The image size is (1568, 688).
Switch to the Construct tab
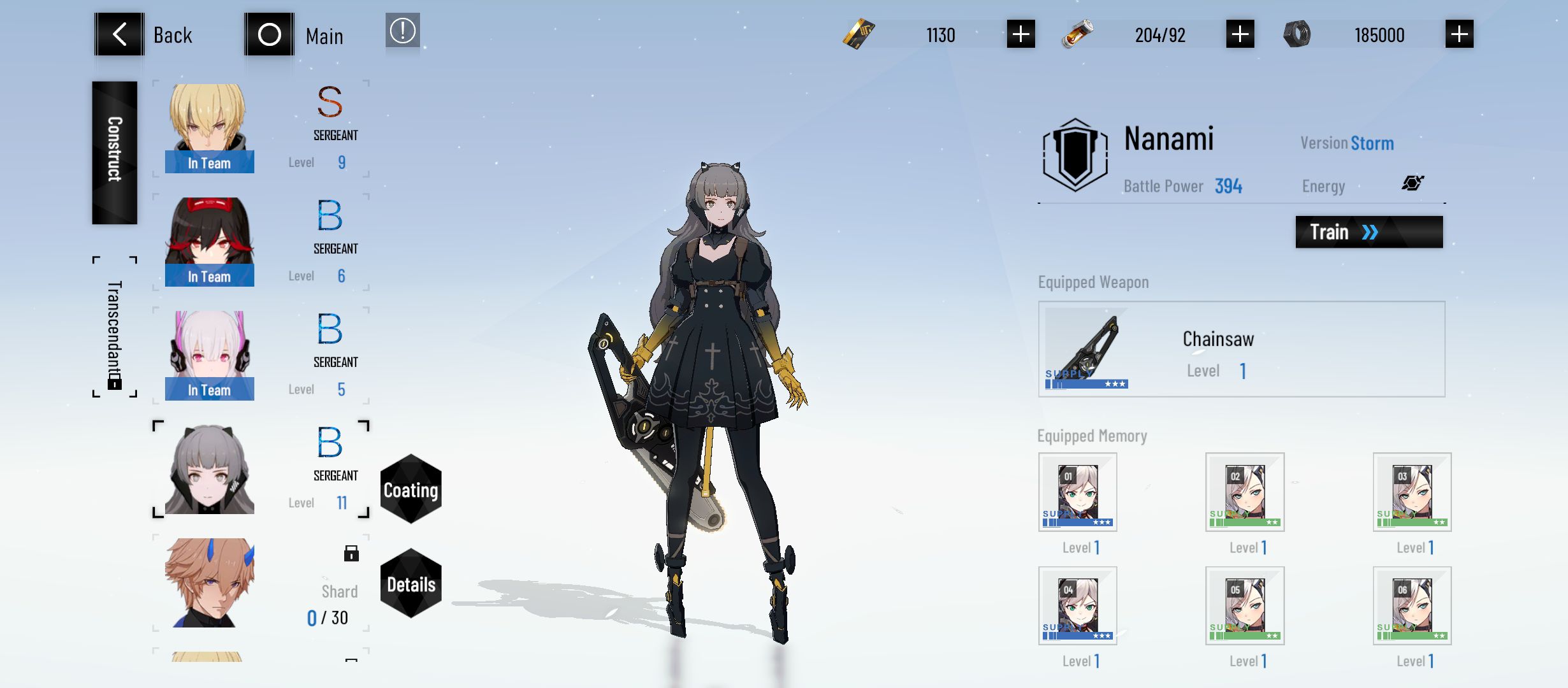point(115,152)
